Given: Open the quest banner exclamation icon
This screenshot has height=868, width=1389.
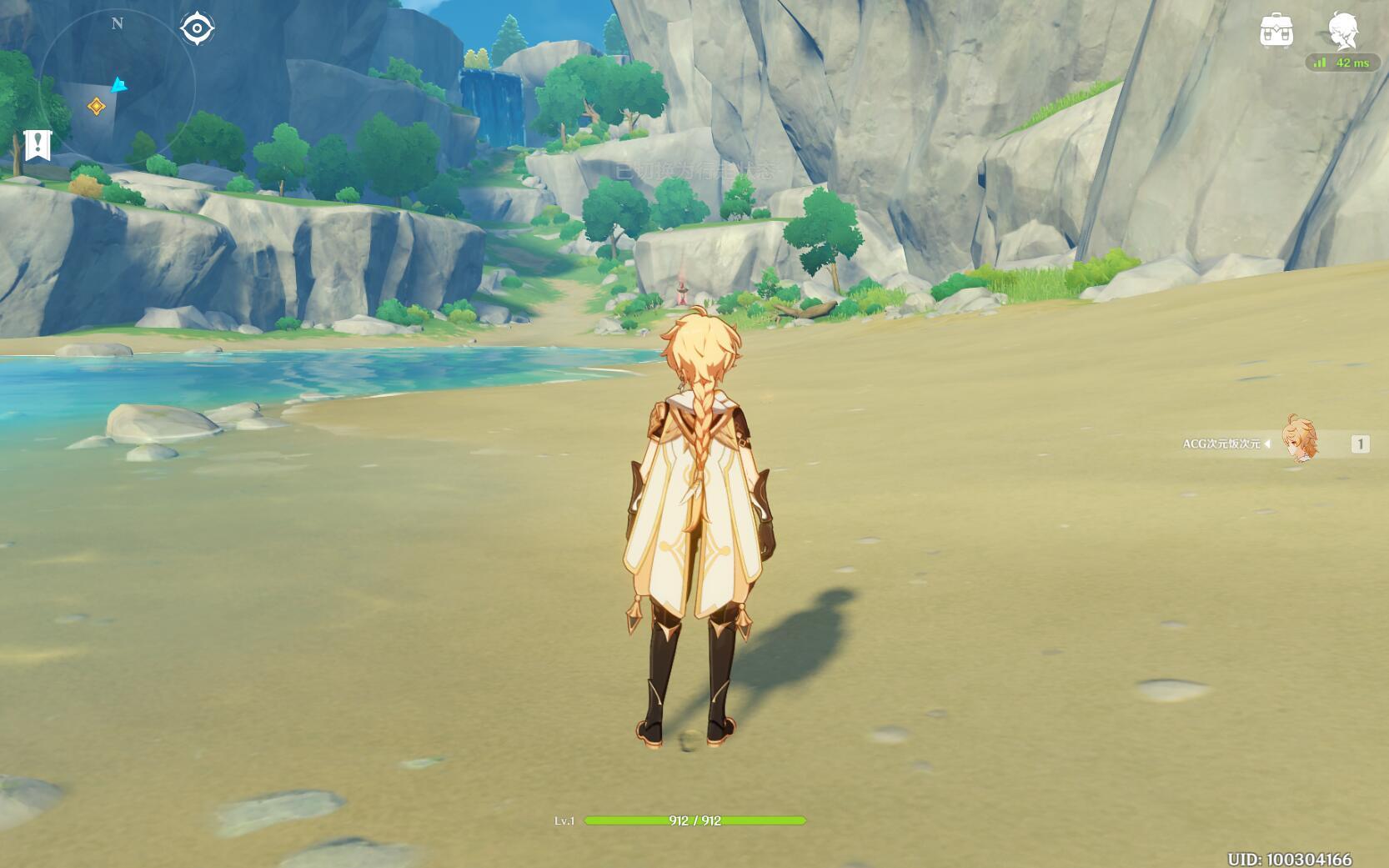Looking at the screenshot, I should [38, 145].
